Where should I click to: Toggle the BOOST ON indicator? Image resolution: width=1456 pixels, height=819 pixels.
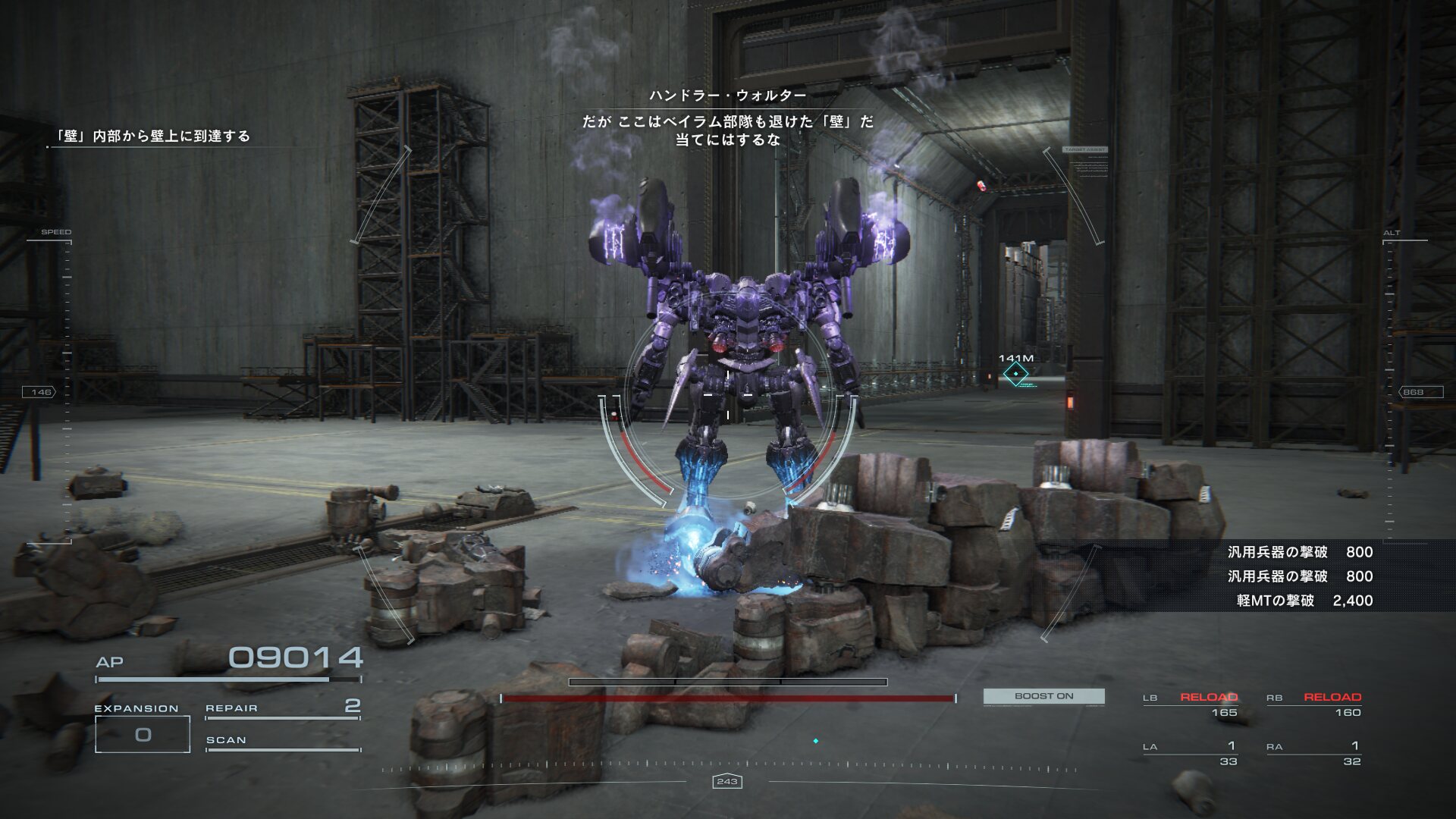click(x=1043, y=696)
